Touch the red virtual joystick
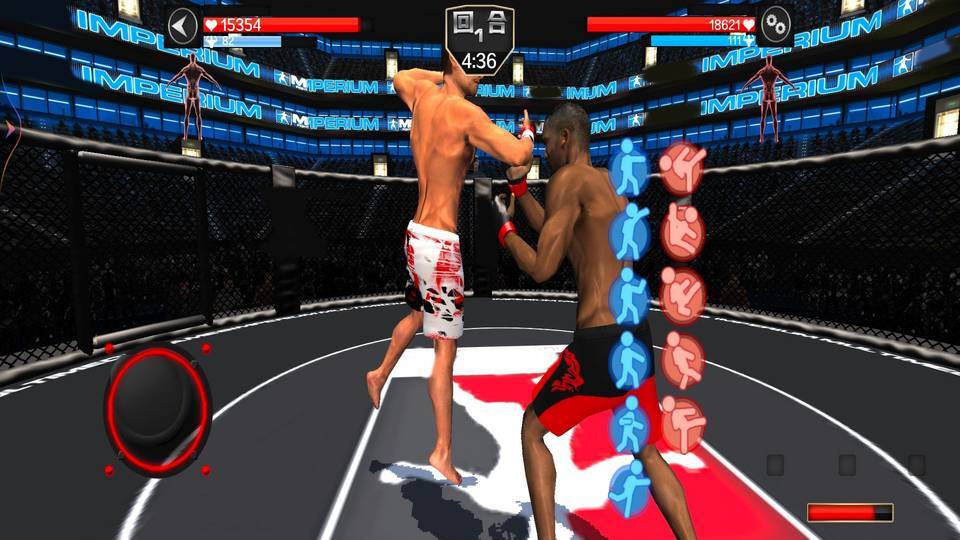This screenshot has height=540, width=960. point(157,410)
